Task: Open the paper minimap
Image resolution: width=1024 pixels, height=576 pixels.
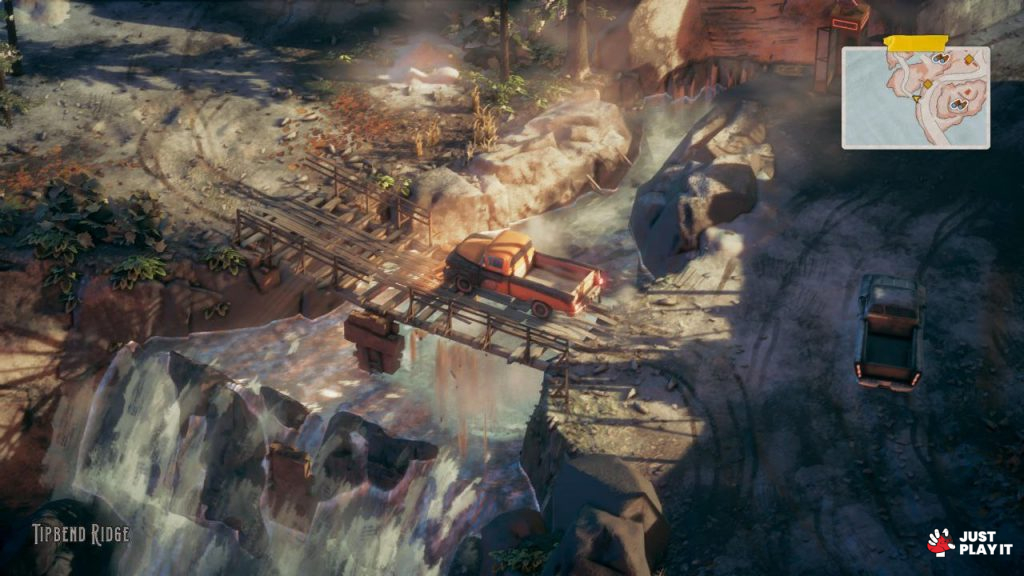Action: tap(915, 97)
